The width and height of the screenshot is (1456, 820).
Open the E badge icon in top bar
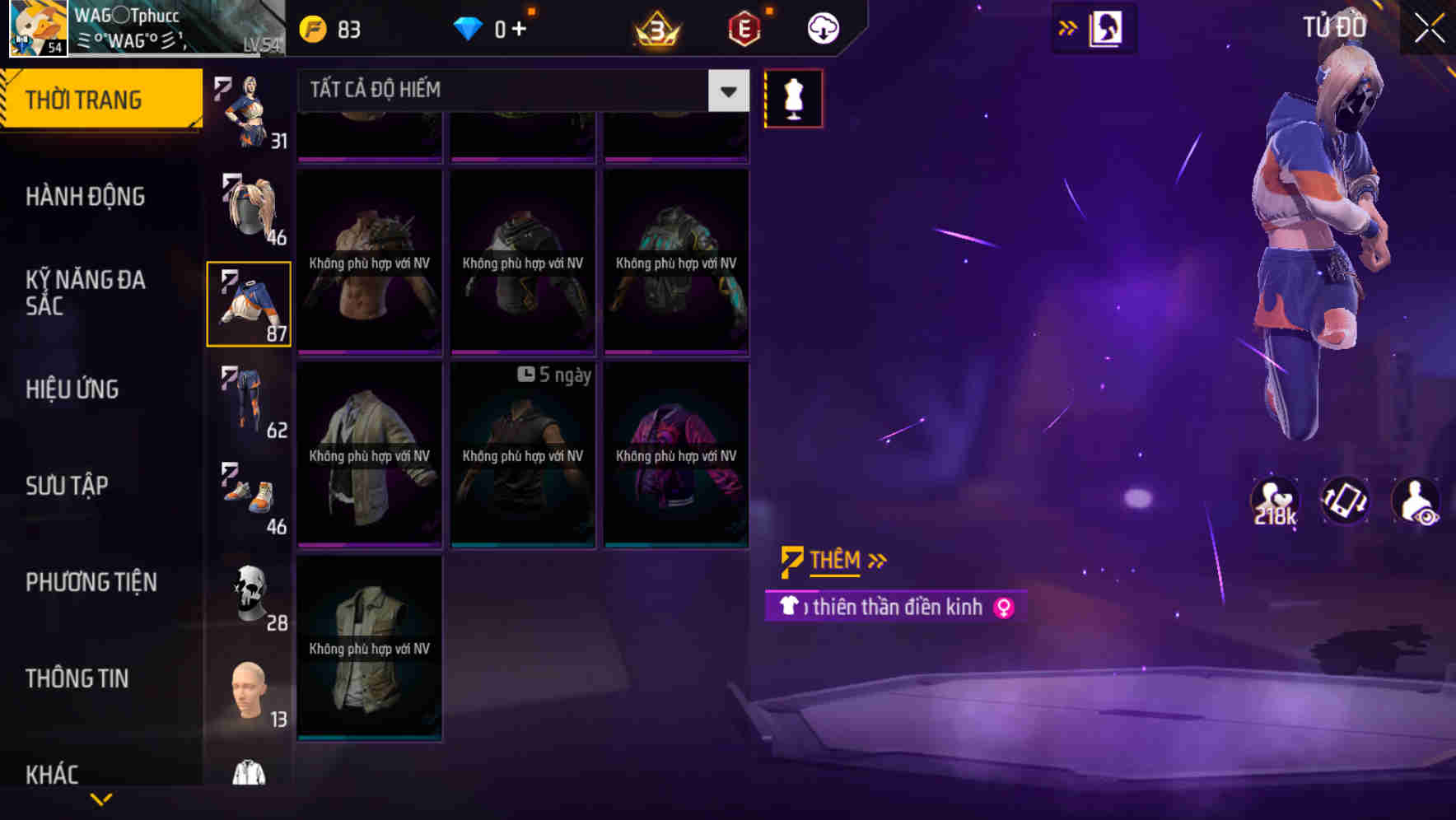(744, 26)
